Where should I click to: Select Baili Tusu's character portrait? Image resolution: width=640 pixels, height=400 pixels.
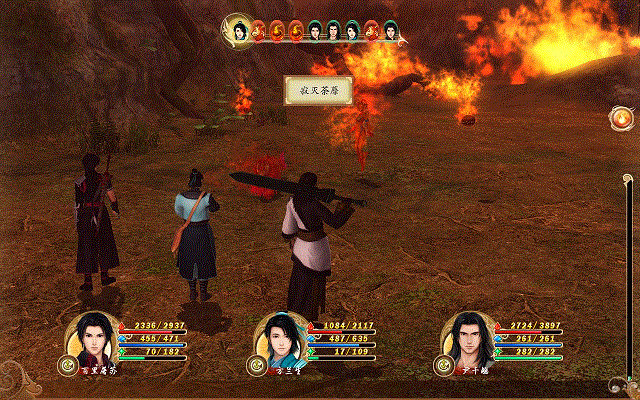click(93, 341)
